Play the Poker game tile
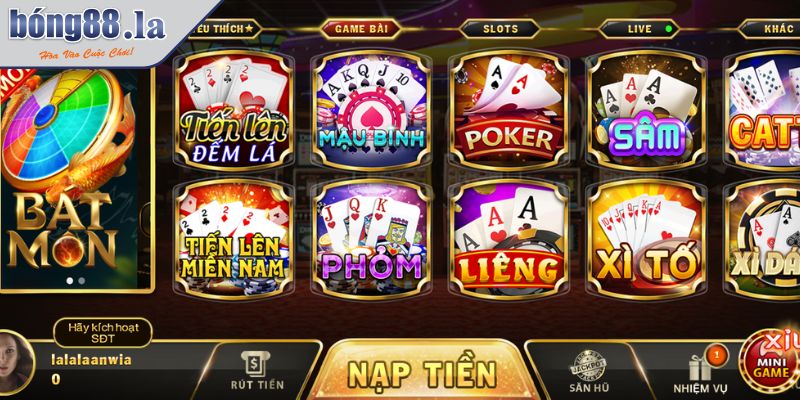Screen dimensions: 800x400 [x=509, y=111]
